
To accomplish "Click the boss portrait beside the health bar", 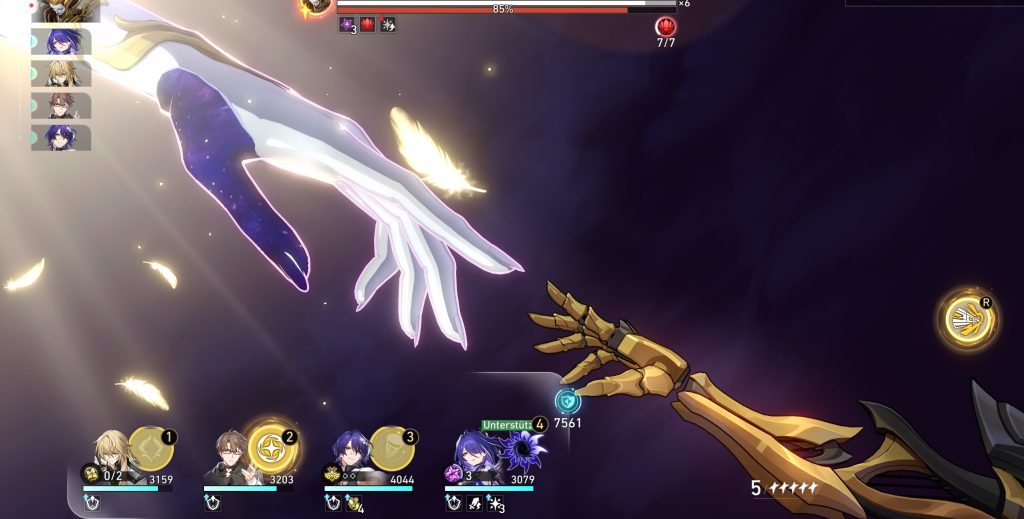I will click(315, 6).
